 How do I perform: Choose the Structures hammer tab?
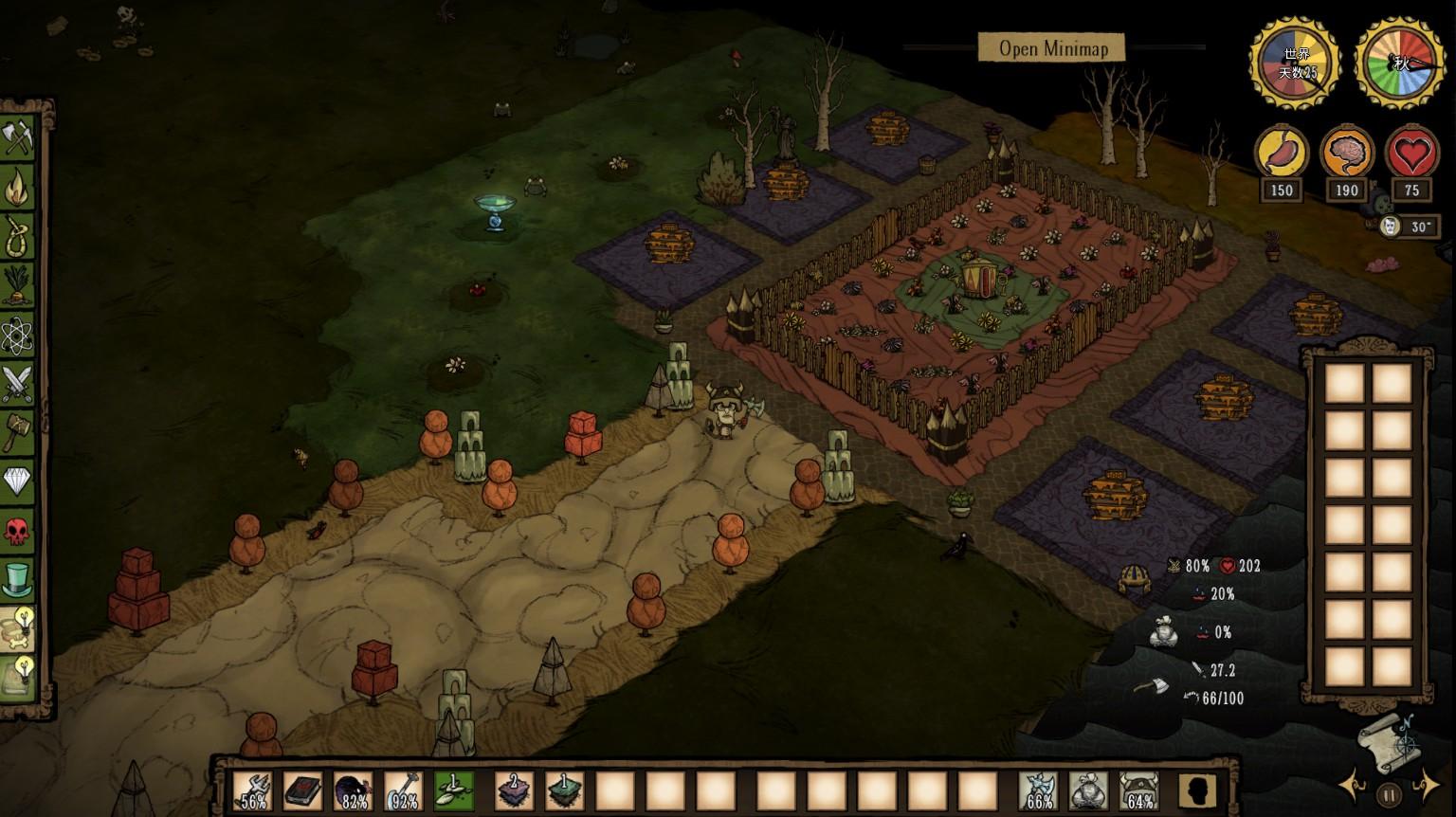point(17,433)
